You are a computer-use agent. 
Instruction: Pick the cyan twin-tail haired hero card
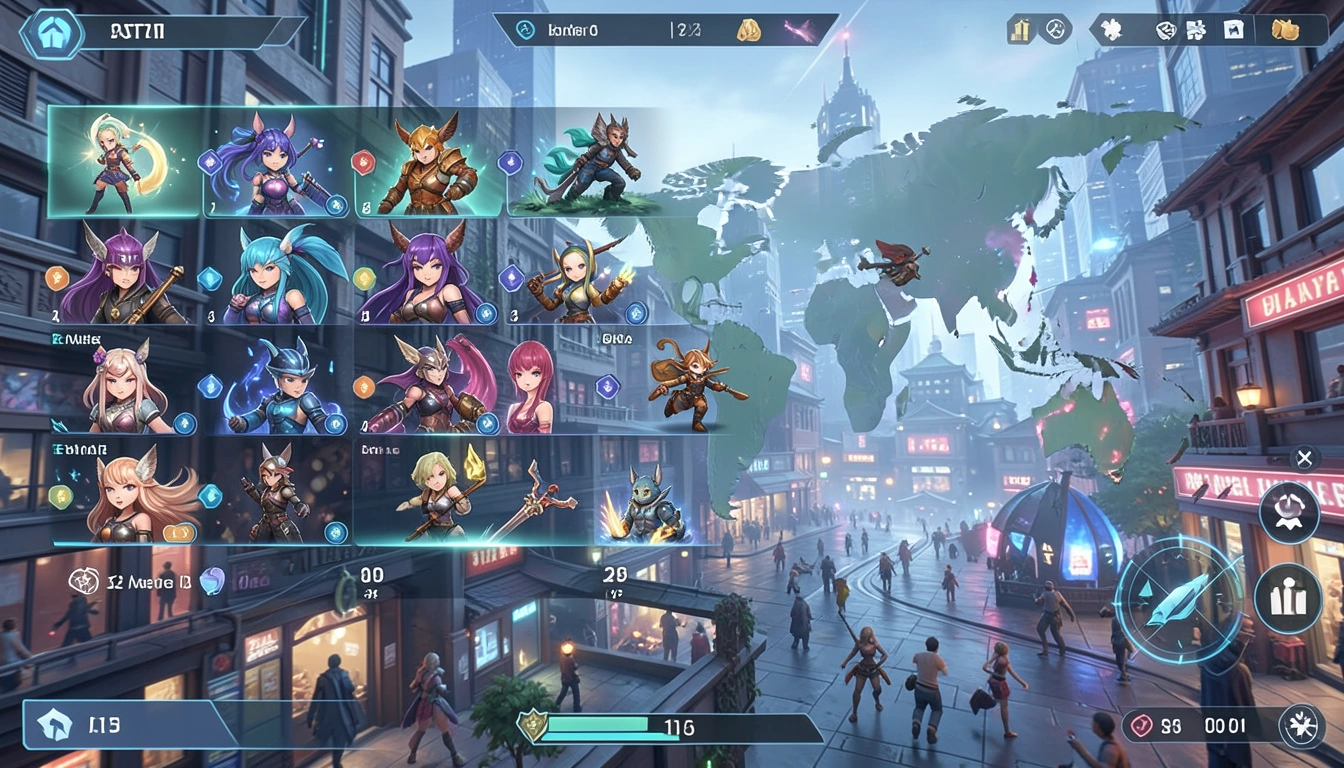[277, 274]
